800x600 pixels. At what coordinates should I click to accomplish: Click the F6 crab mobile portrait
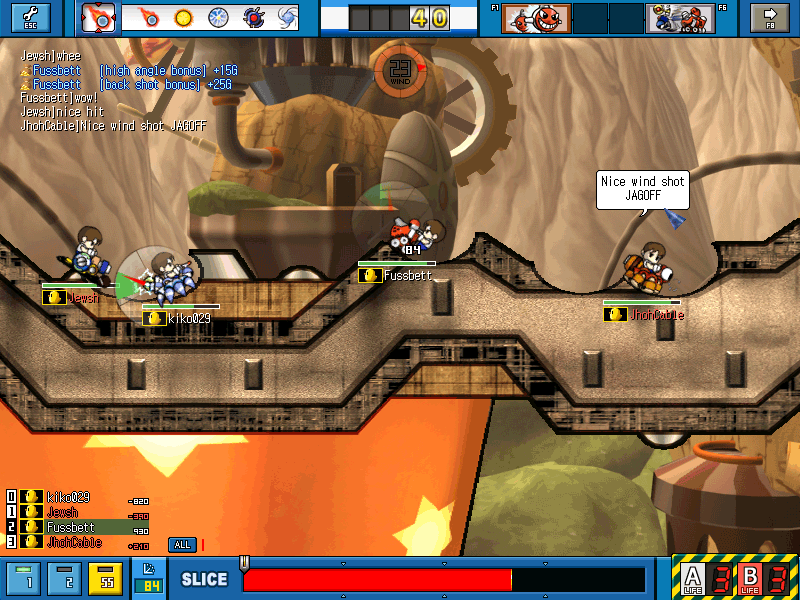[680, 17]
